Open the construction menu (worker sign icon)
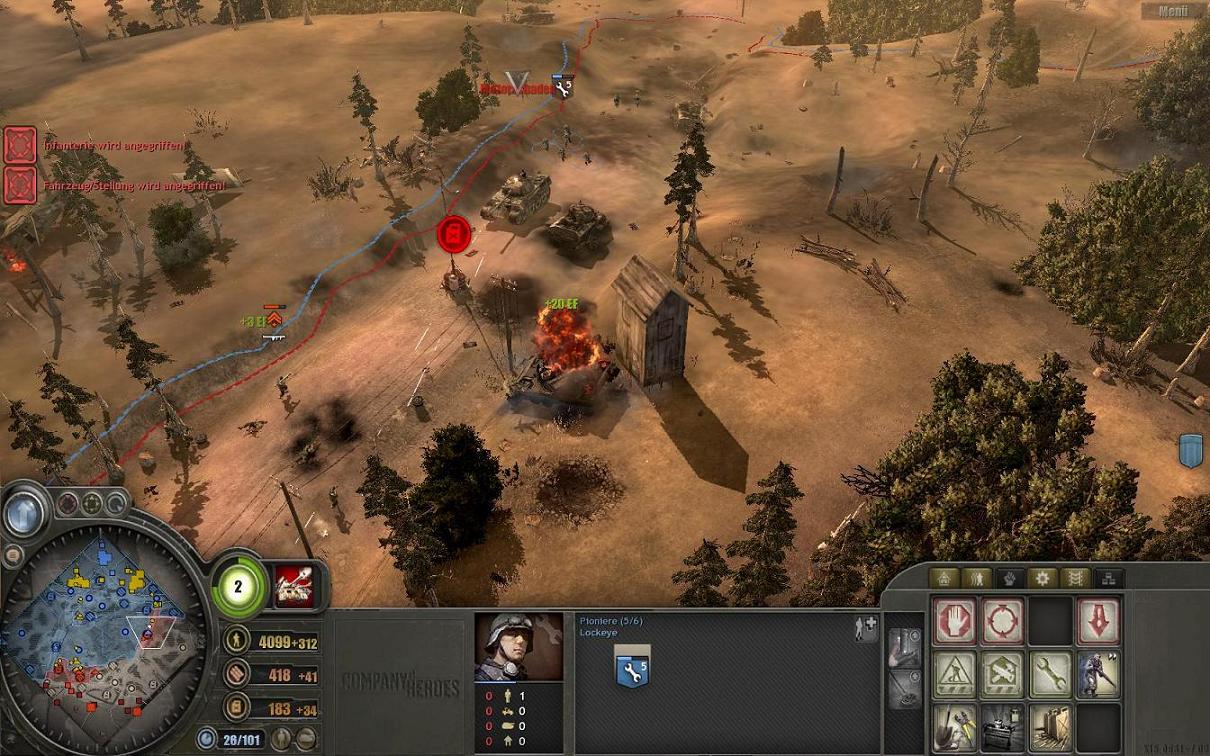 click(x=954, y=675)
